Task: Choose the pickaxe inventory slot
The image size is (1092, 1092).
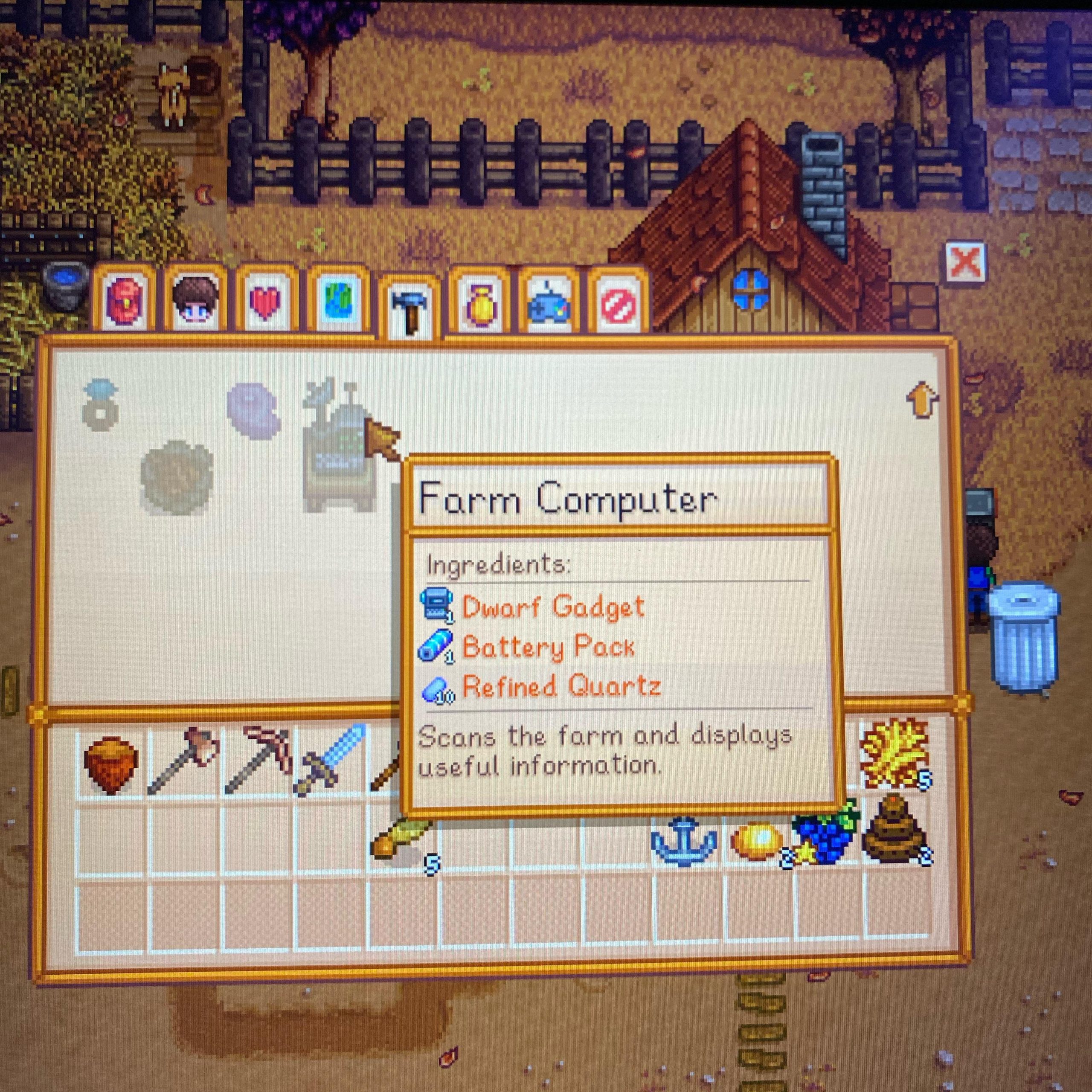Action: pyautogui.click(x=257, y=761)
